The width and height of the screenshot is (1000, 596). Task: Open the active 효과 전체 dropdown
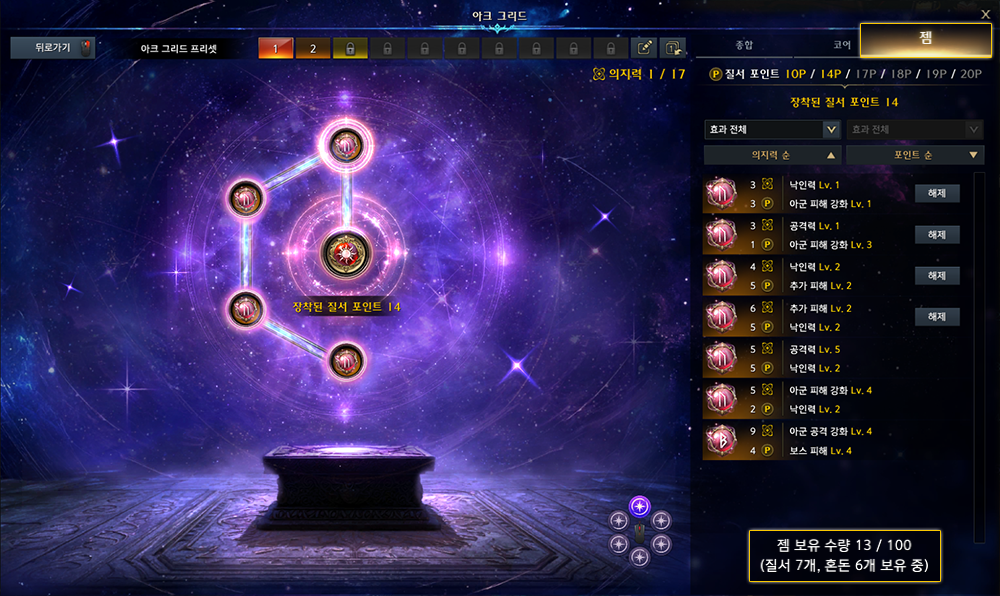click(x=771, y=129)
